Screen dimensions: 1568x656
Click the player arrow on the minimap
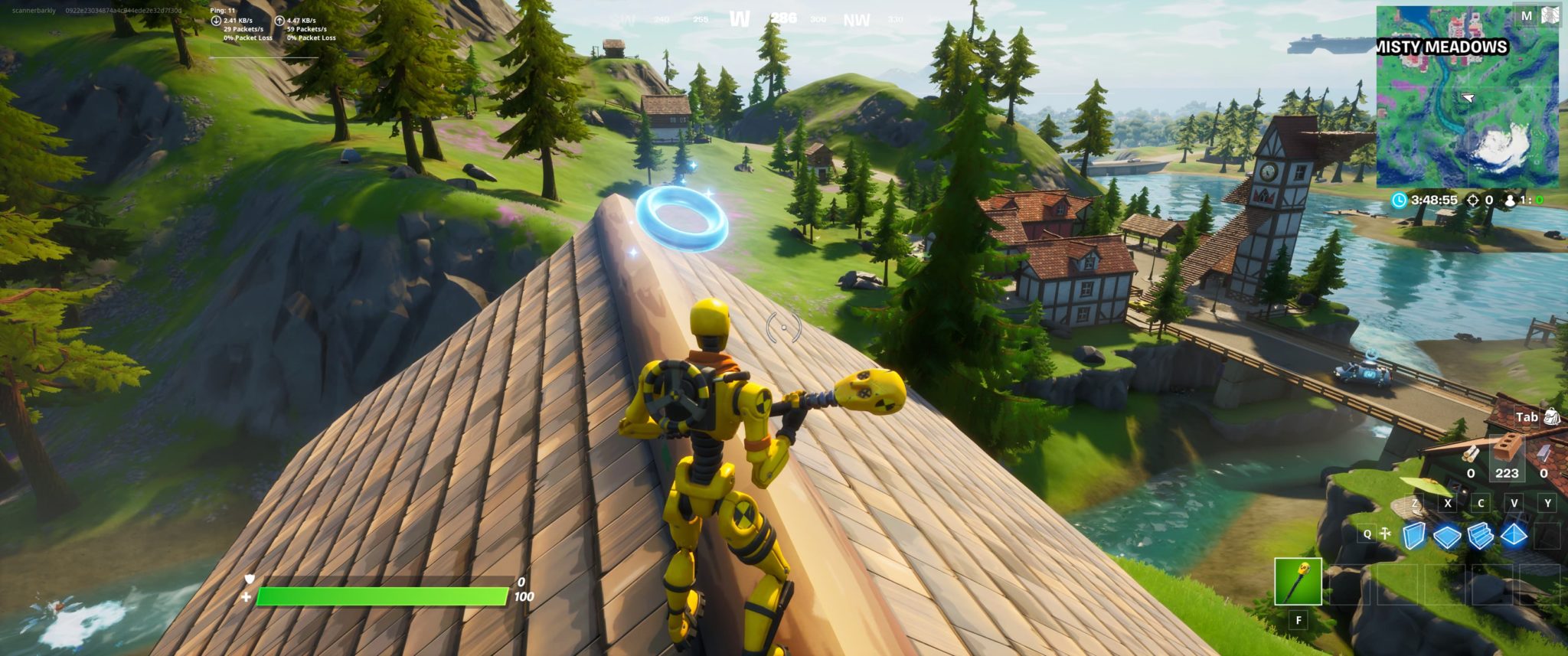[1468, 99]
